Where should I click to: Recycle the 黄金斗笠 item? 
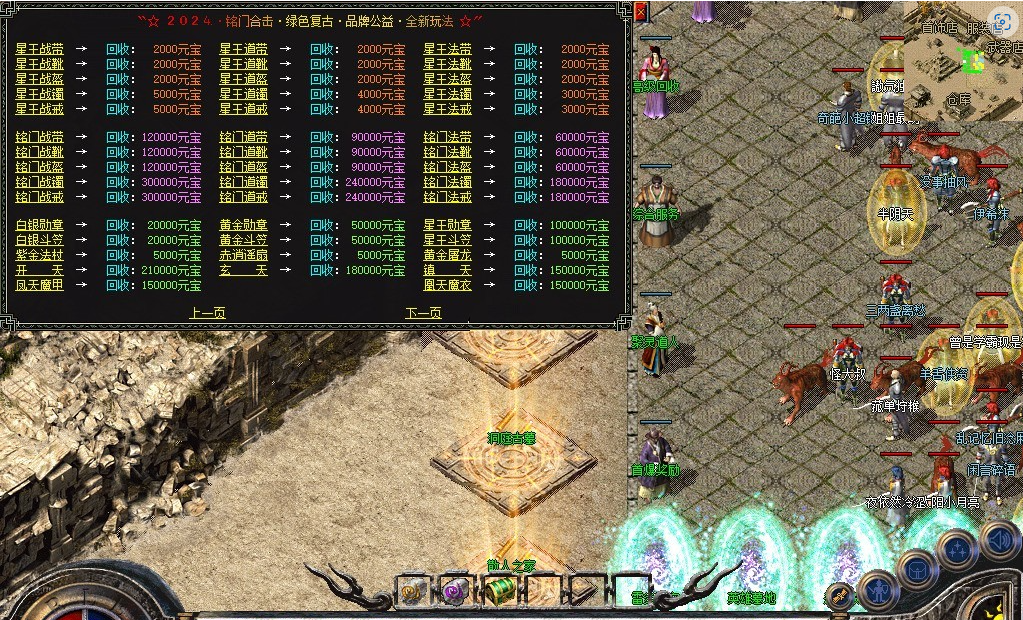tap(243, 240)
